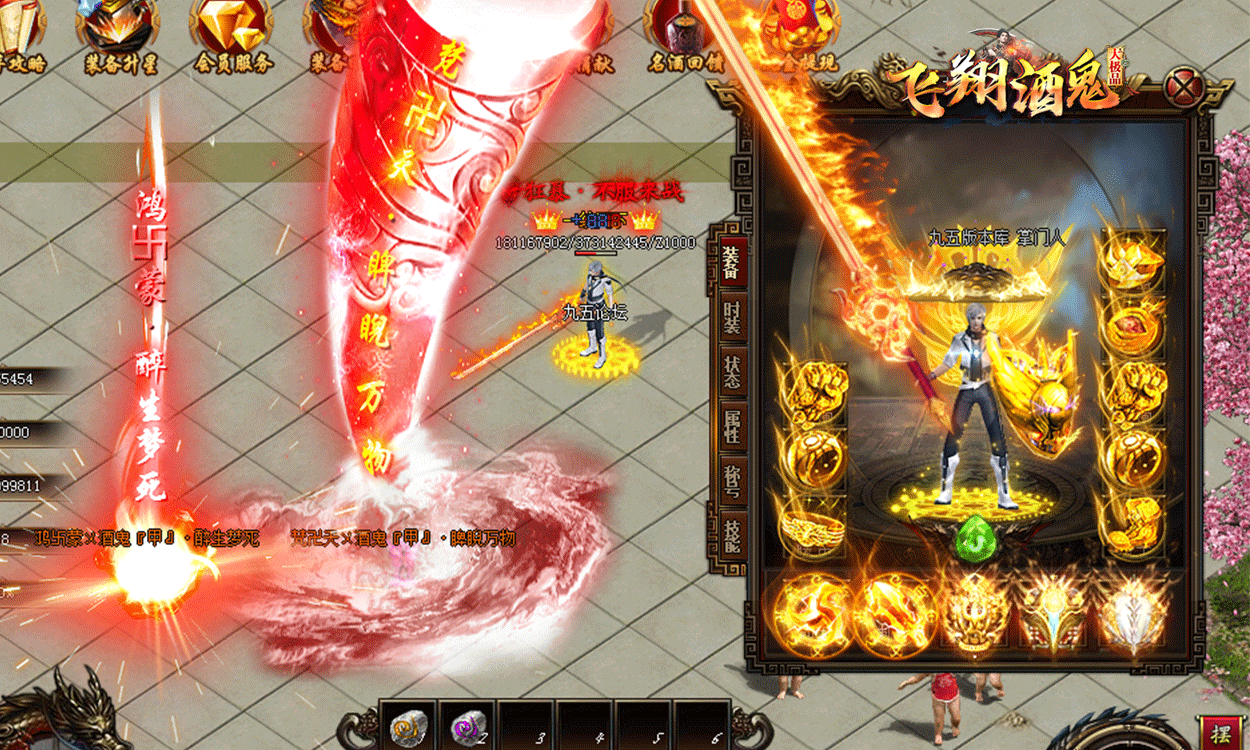Show the 属性 attributes tab
The width and height of the screenshot is (1250, 750).
(x=732, y=424)
